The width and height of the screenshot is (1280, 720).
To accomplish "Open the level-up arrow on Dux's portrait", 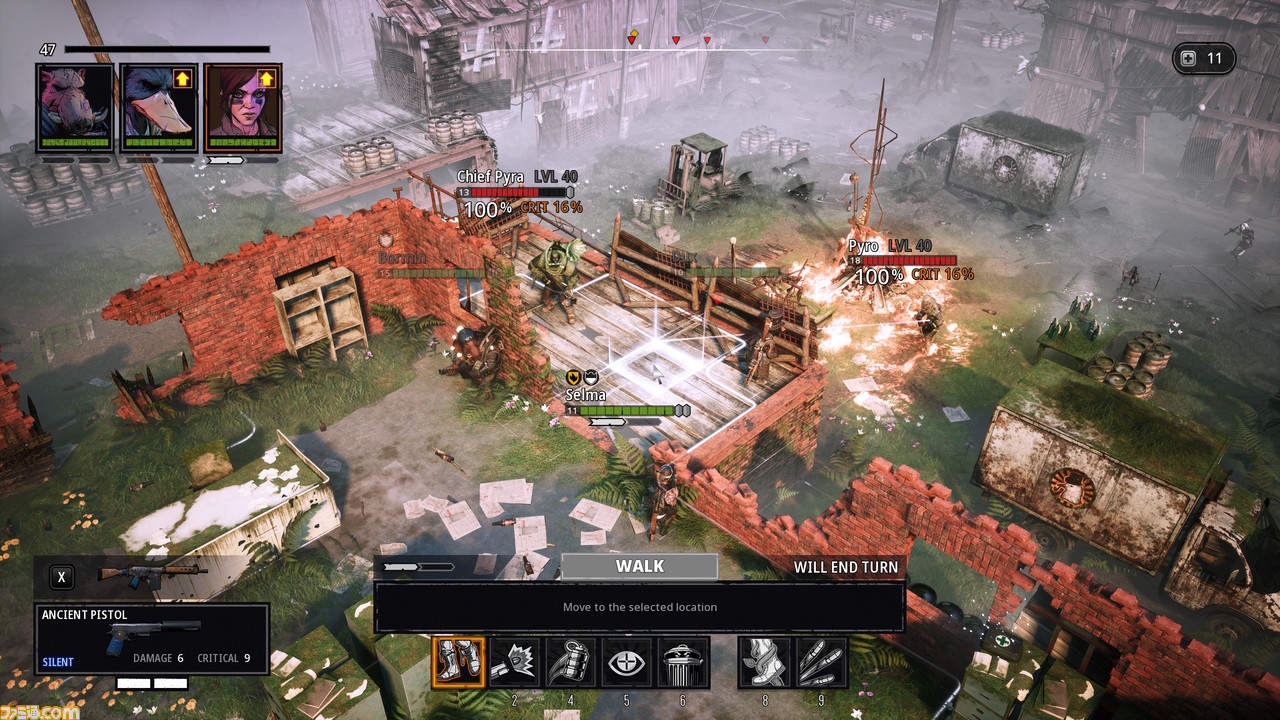I will (183, 77).
